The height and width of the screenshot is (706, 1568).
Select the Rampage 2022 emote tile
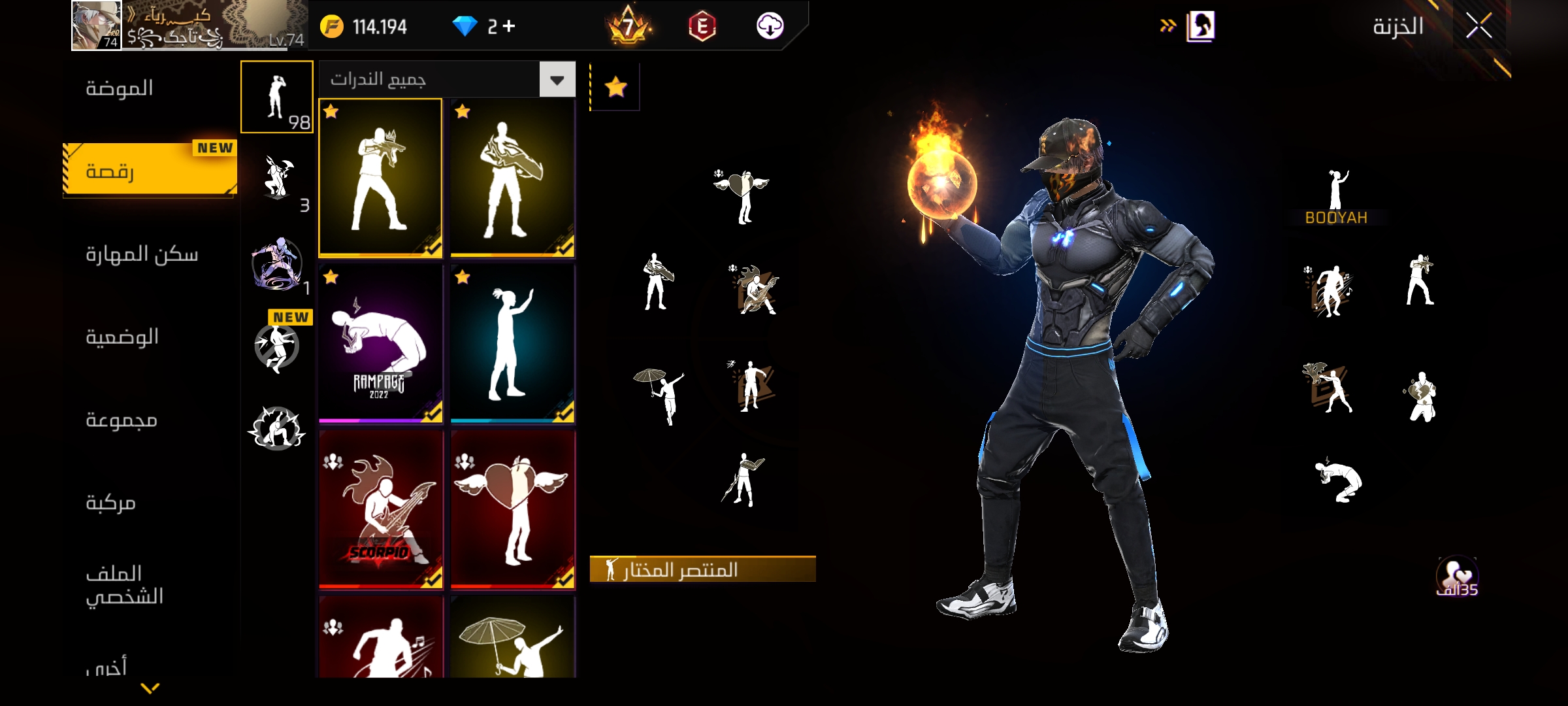tap(380, 344)
